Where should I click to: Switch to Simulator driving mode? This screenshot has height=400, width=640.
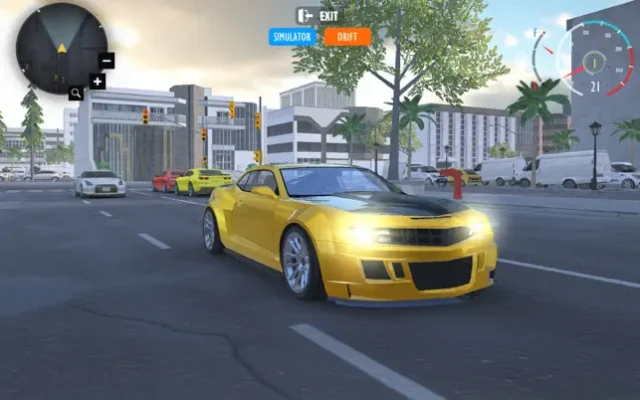tap(293, 37)
